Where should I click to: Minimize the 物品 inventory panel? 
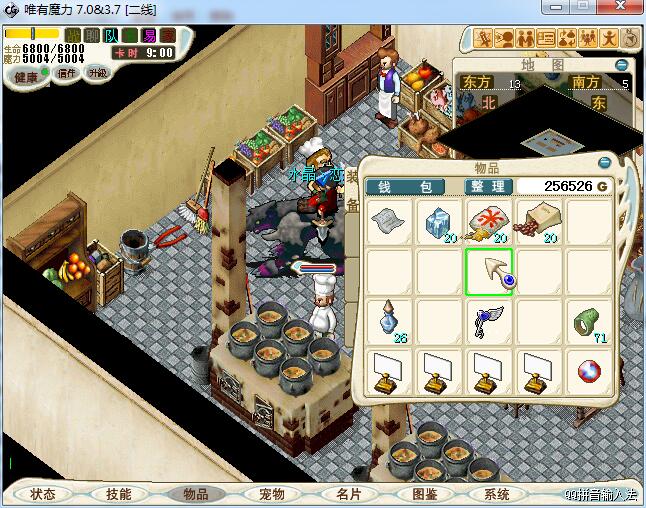pos(604,162)
